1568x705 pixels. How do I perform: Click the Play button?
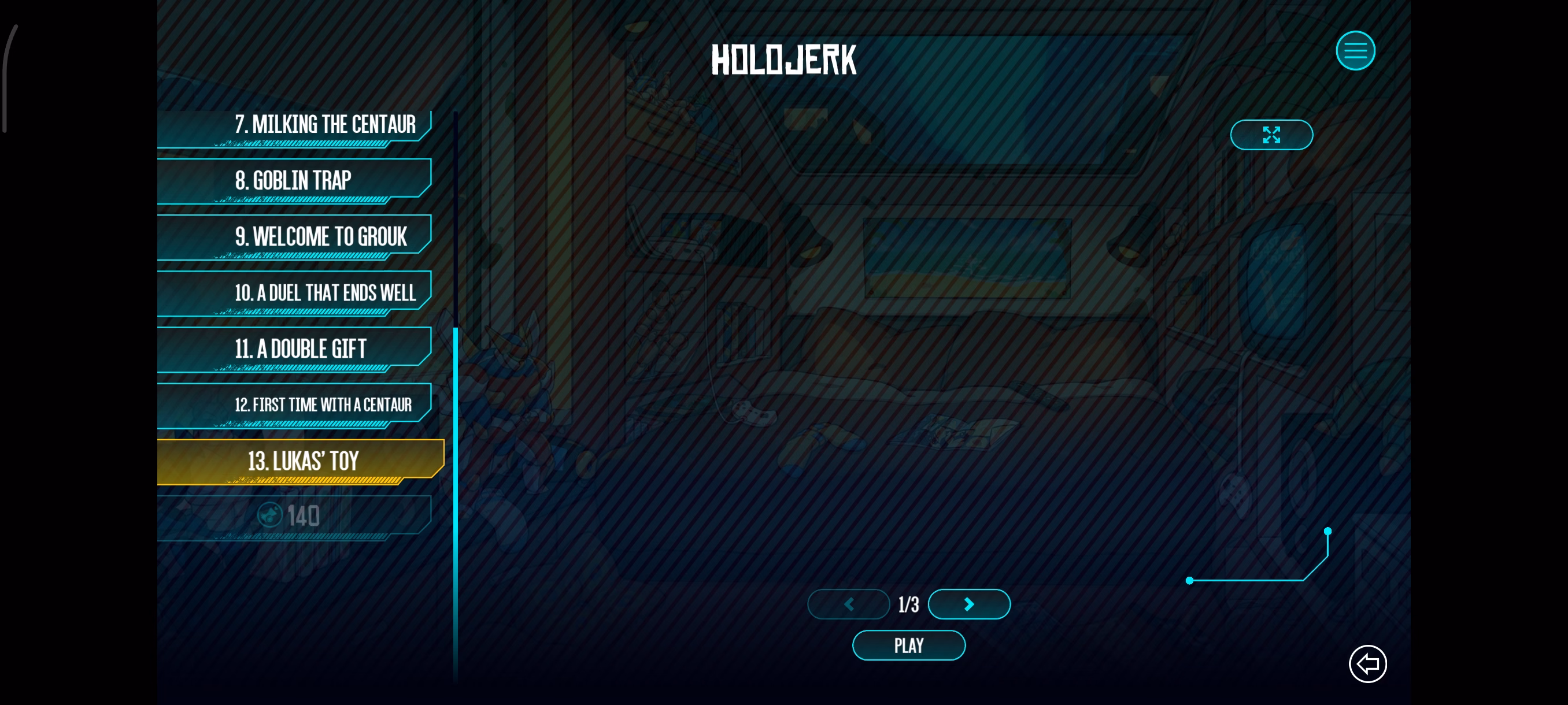coord(908,645)
